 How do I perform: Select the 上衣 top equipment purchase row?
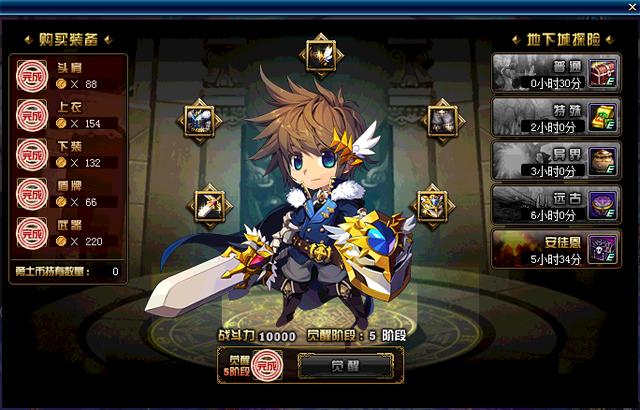click(x=68, y=115)
